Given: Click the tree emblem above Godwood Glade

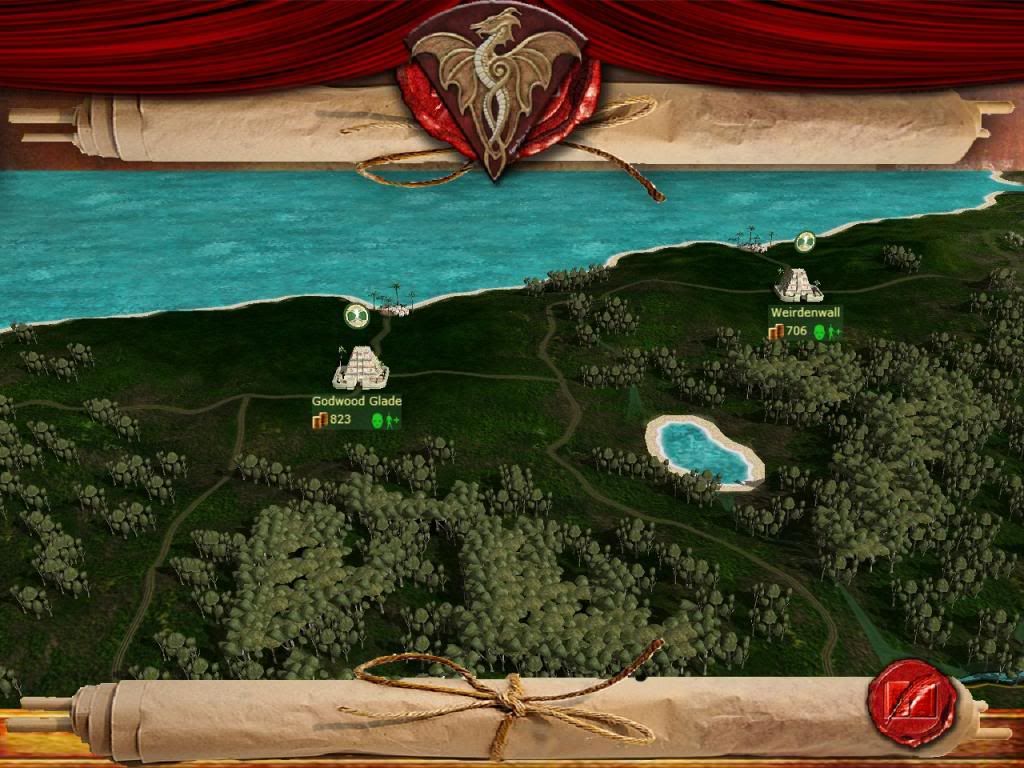Looking at the screenshot, I should click(357, 316).
